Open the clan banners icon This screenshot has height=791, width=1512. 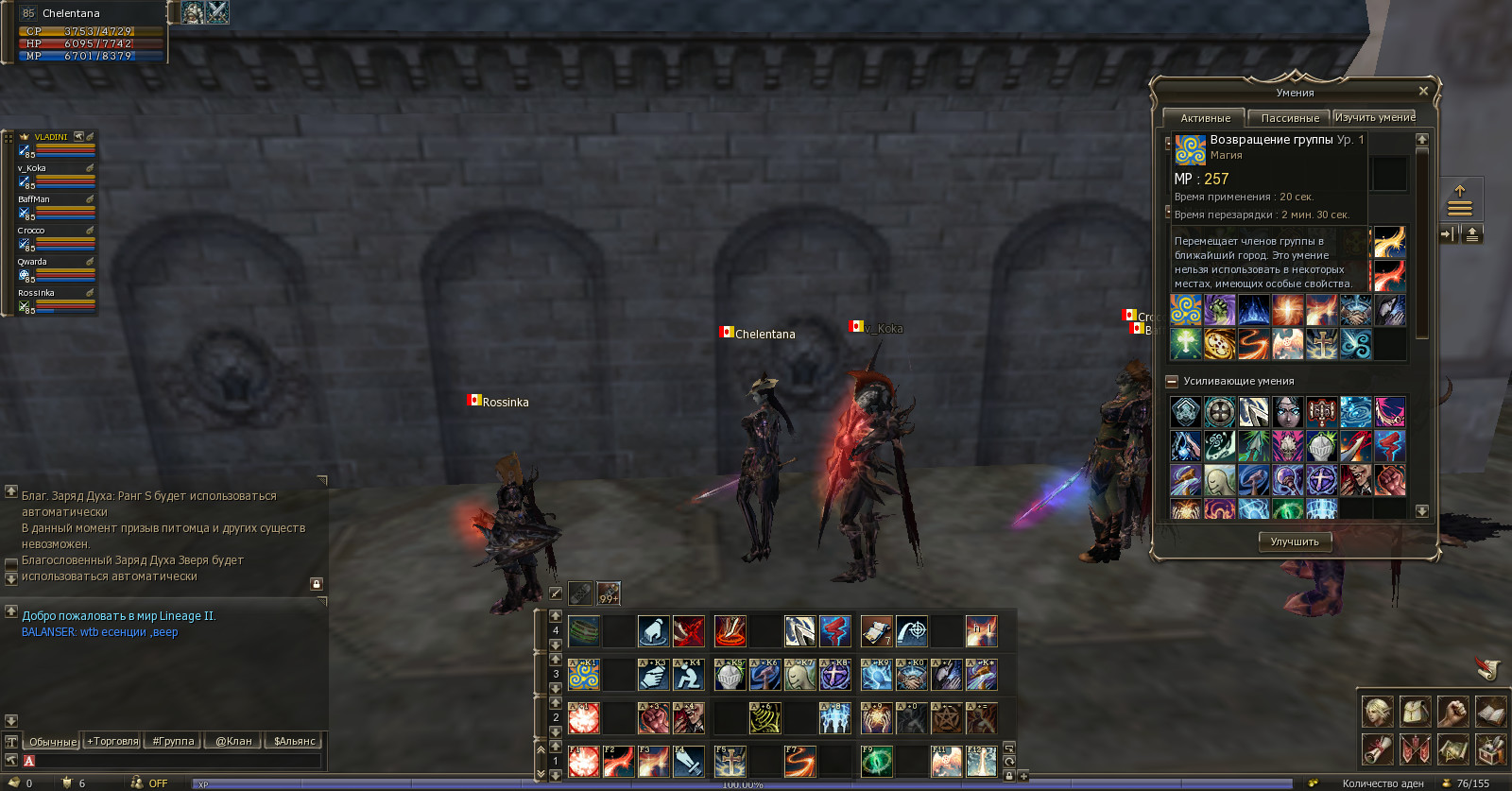[x=1415, y=749]
